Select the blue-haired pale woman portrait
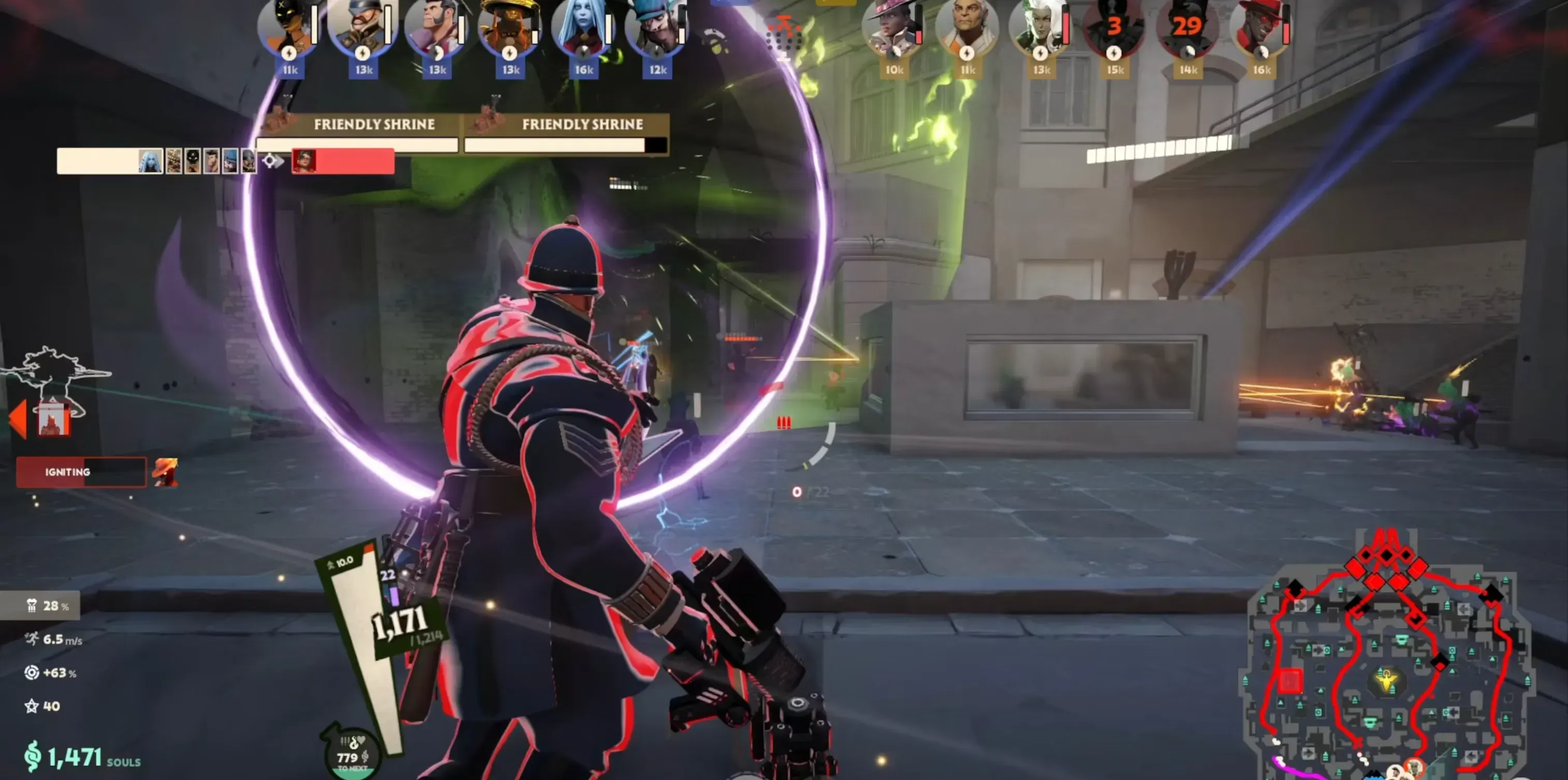 click(x=582, y=27)
